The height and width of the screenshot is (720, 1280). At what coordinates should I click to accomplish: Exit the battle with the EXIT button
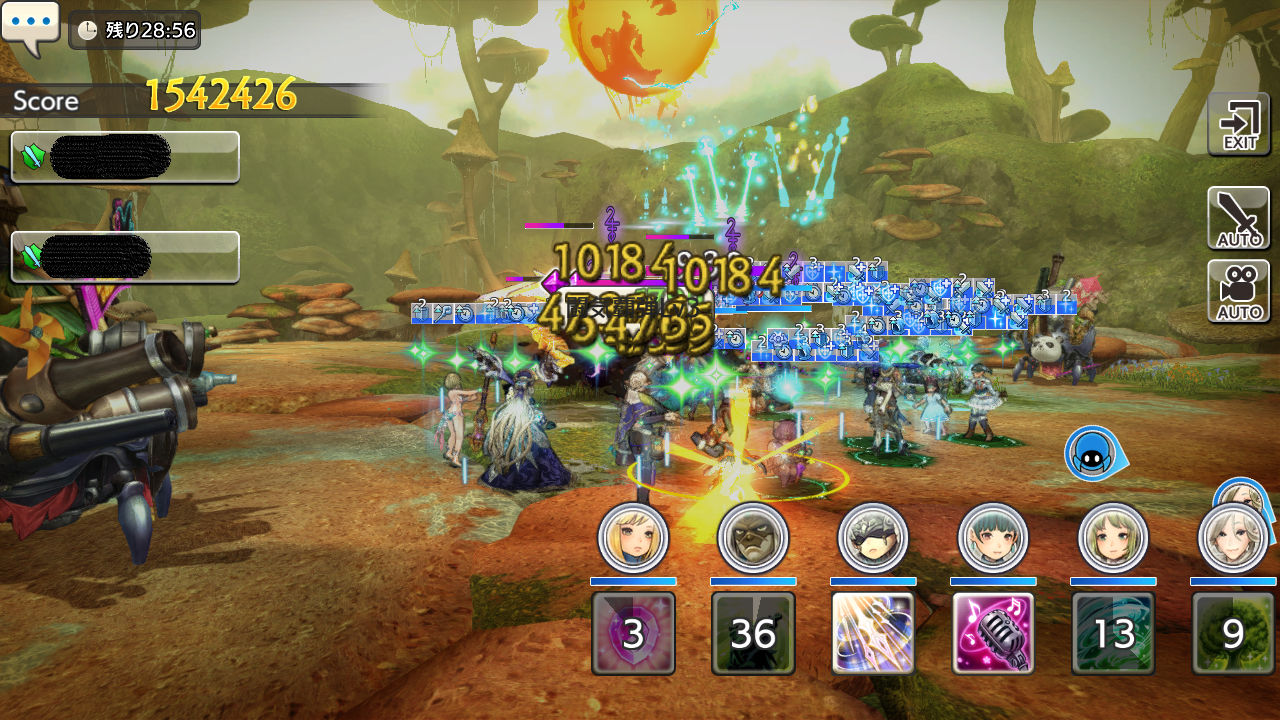point(1238,124)
